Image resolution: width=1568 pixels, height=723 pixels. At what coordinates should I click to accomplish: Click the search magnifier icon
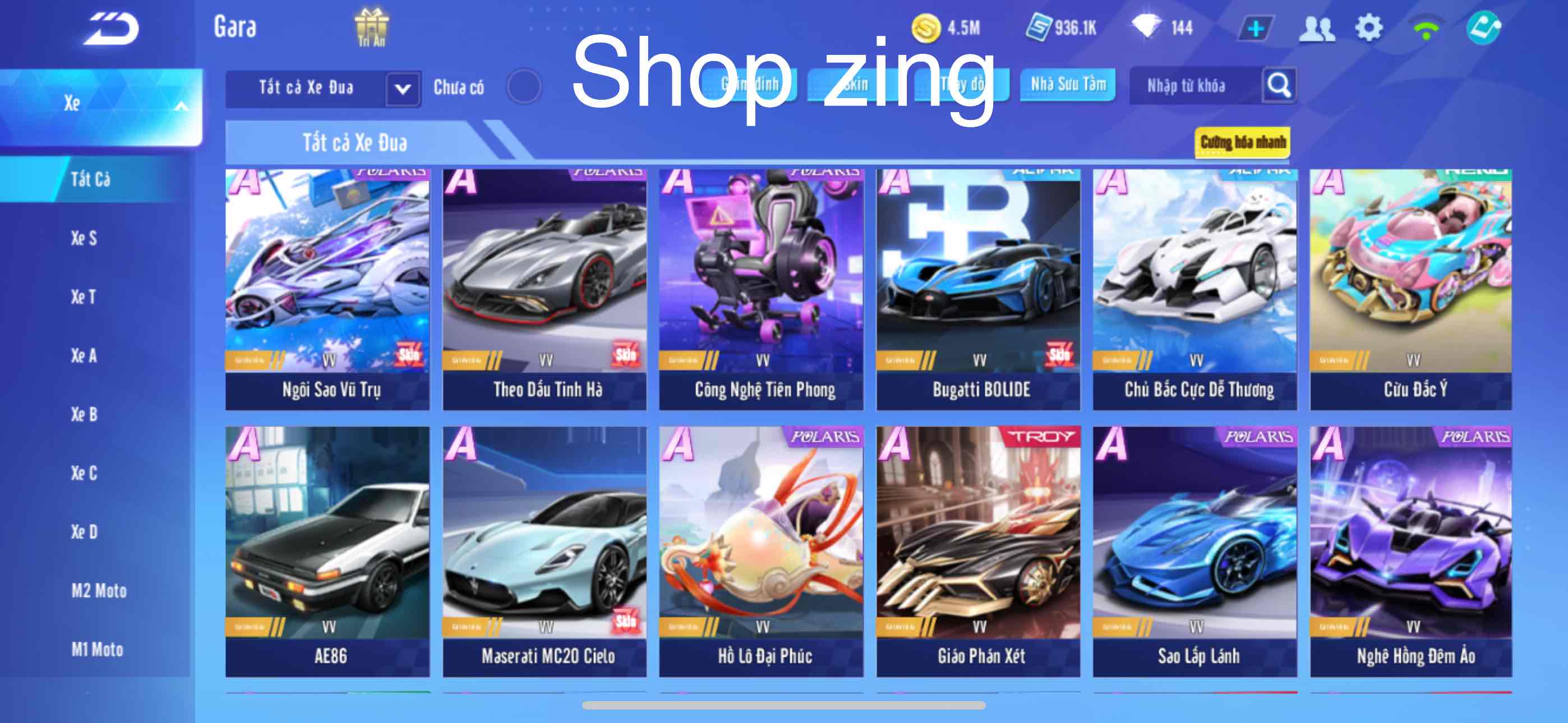[1281, 86]
